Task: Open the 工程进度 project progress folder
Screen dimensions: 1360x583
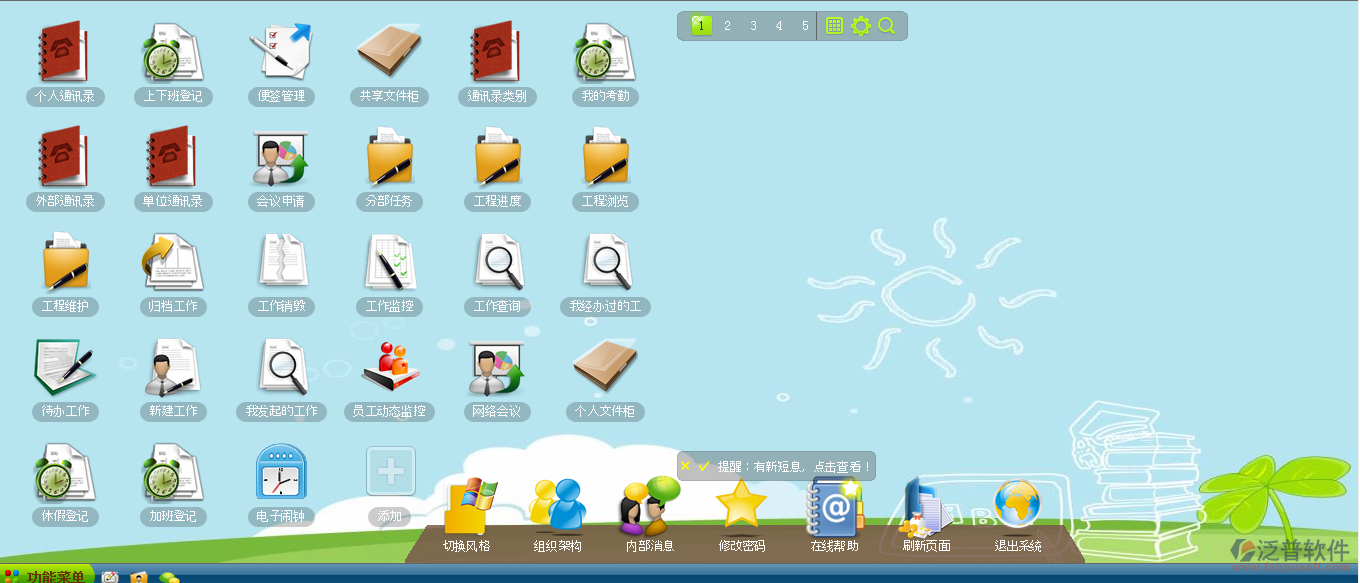Action: point(497,158)
